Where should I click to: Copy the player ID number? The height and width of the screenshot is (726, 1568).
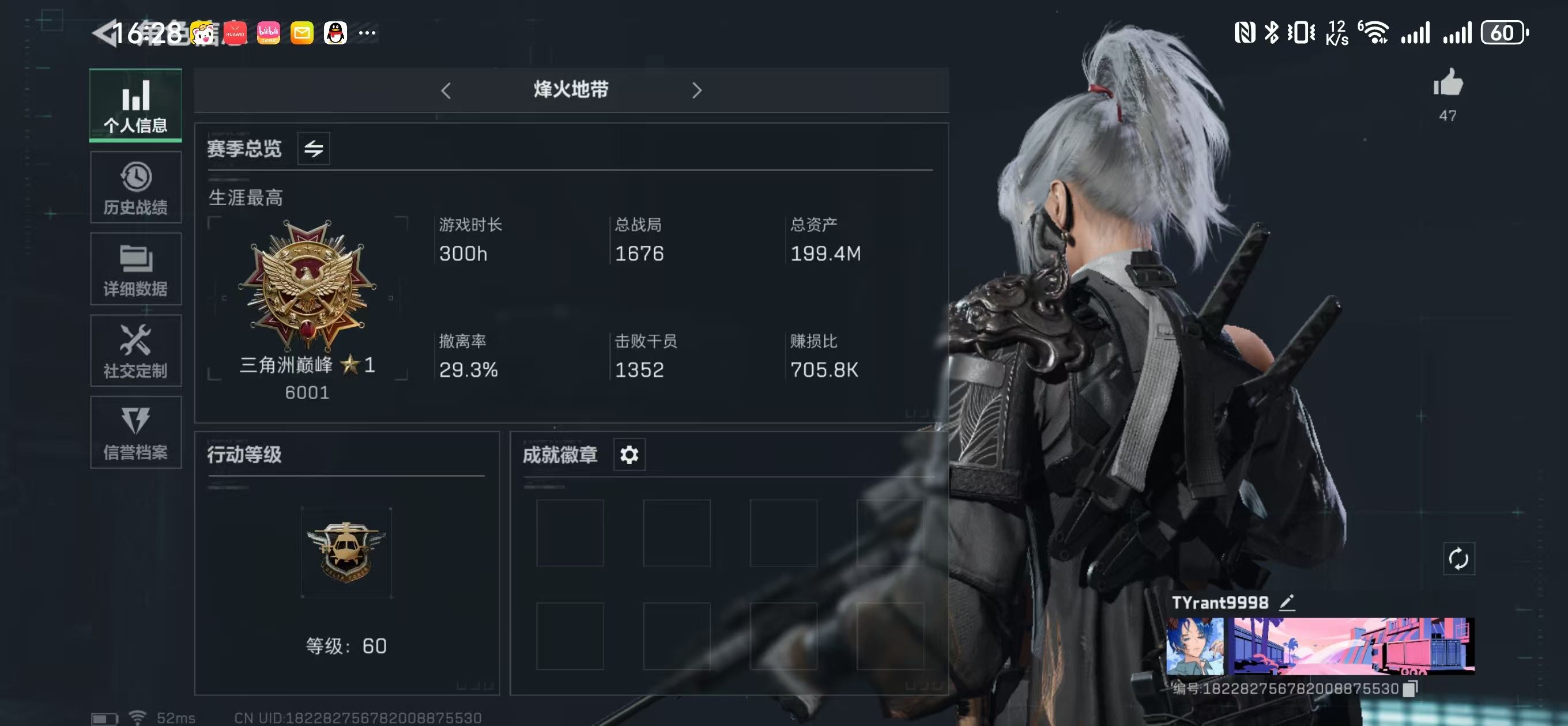click(x=1409, y=689)
